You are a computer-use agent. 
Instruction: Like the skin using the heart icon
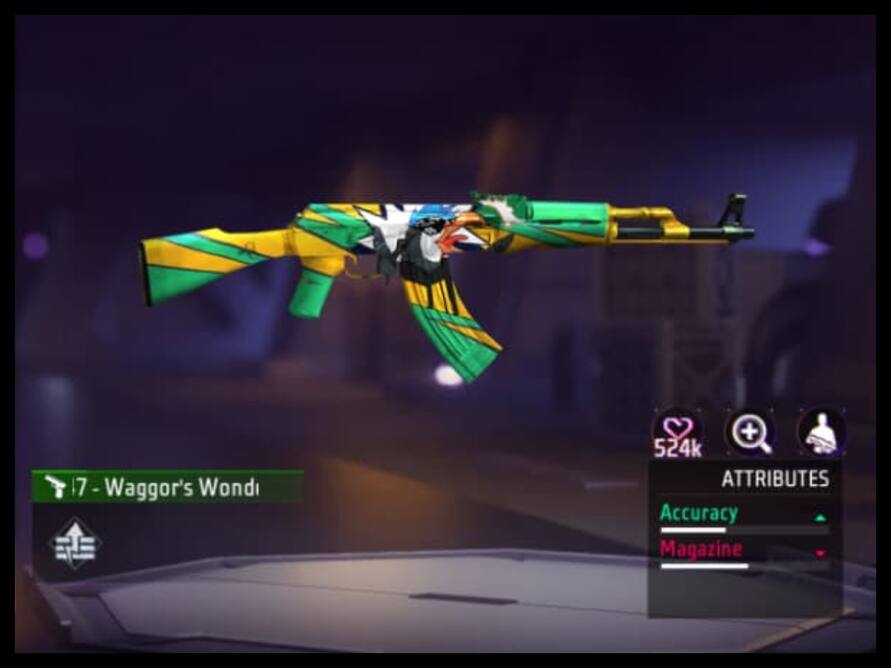coord(677,430)
